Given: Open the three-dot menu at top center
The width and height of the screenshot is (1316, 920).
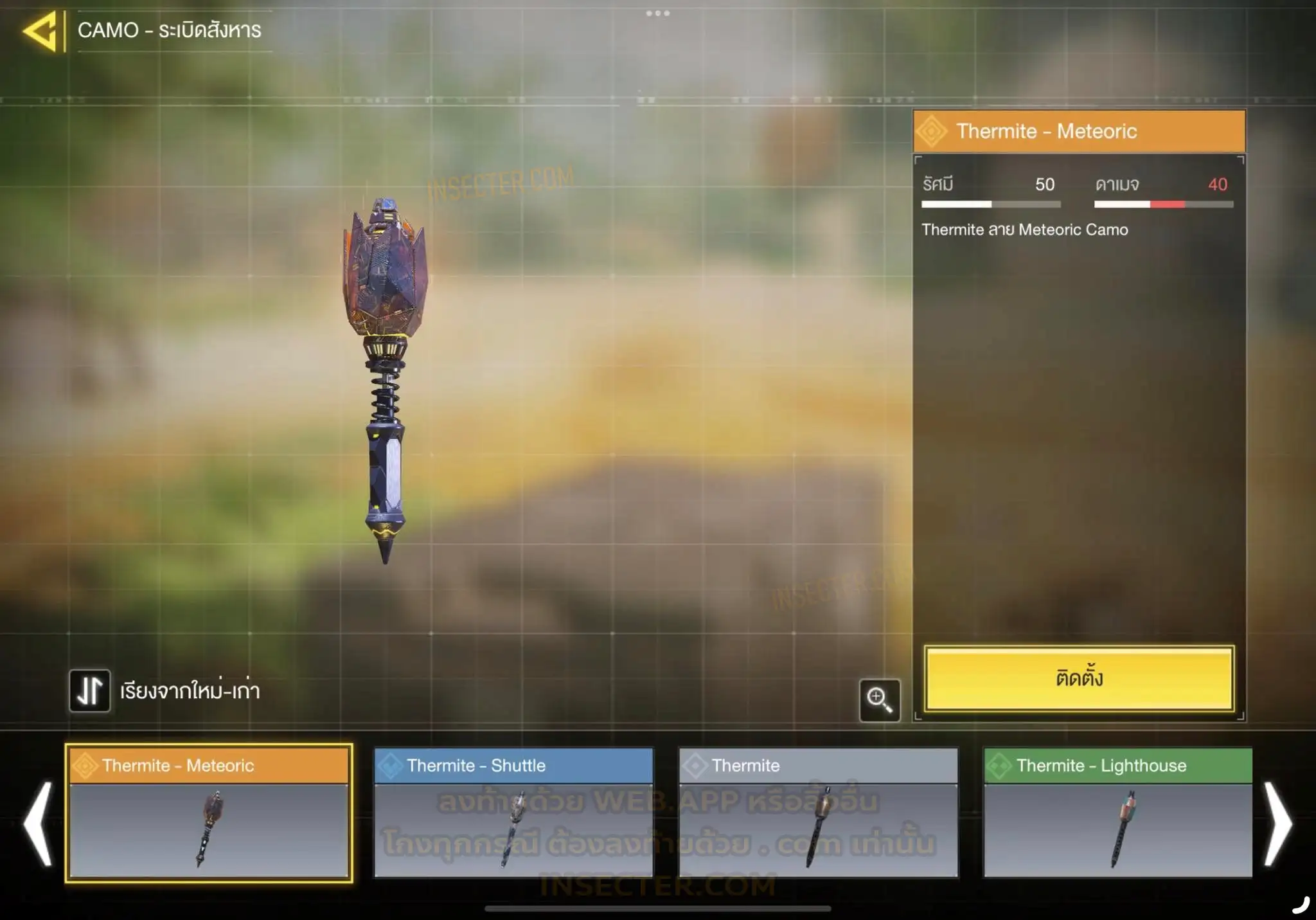Looking at the screenshot, I should coord(657,14).
